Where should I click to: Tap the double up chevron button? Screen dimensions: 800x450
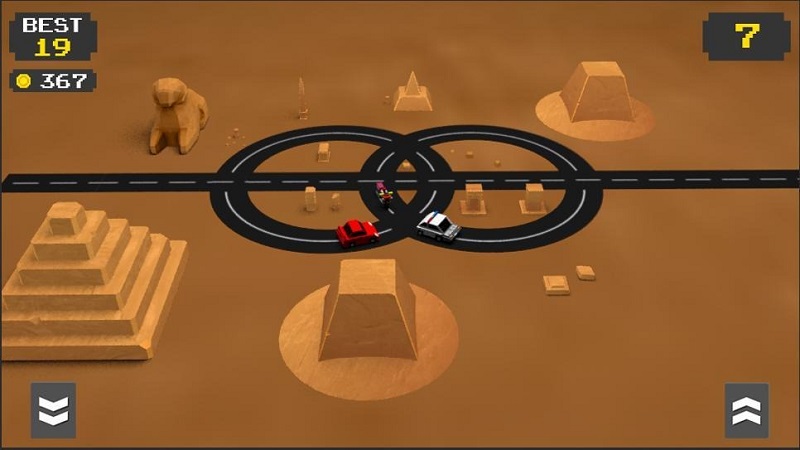(746, 410)
